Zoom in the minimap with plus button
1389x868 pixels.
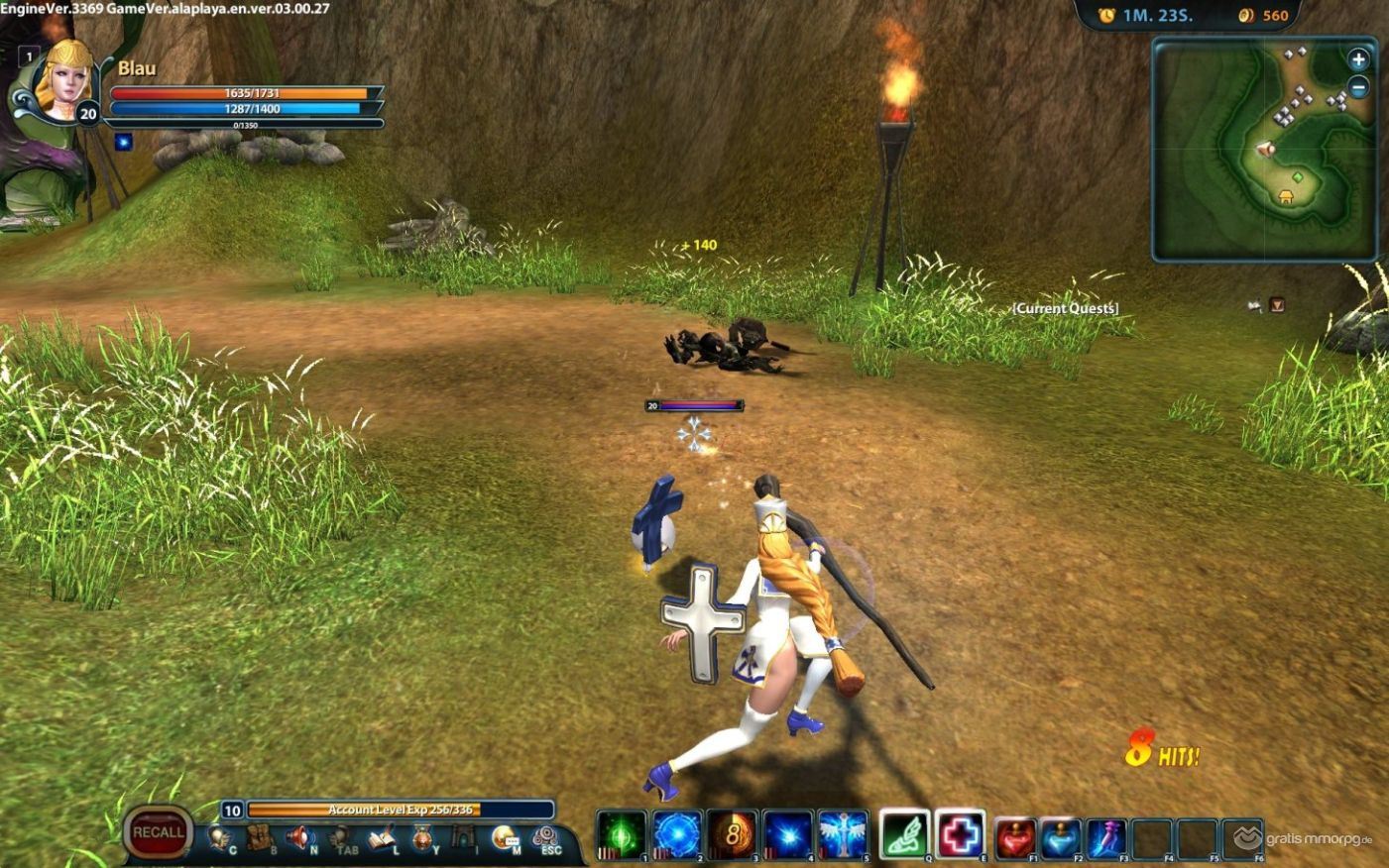pyautogui.click(x=1358, y=59)
